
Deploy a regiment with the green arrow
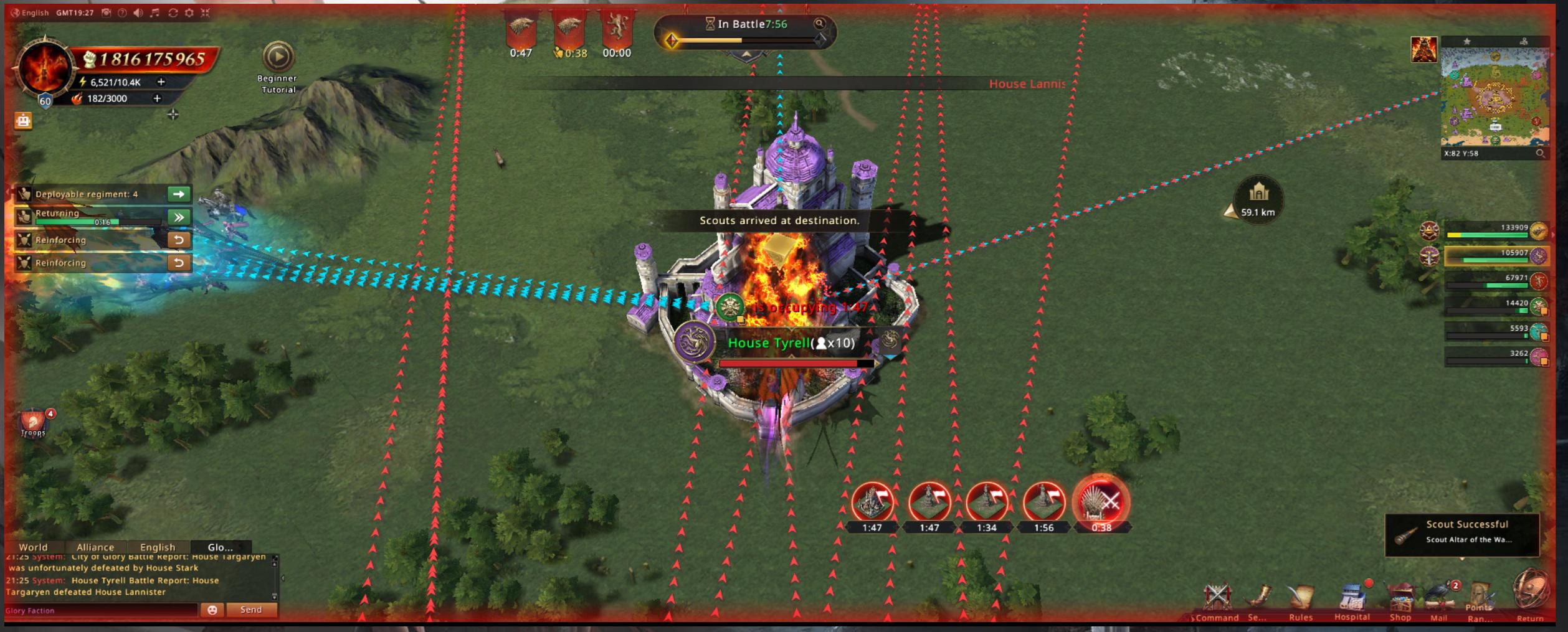[179, 194]
